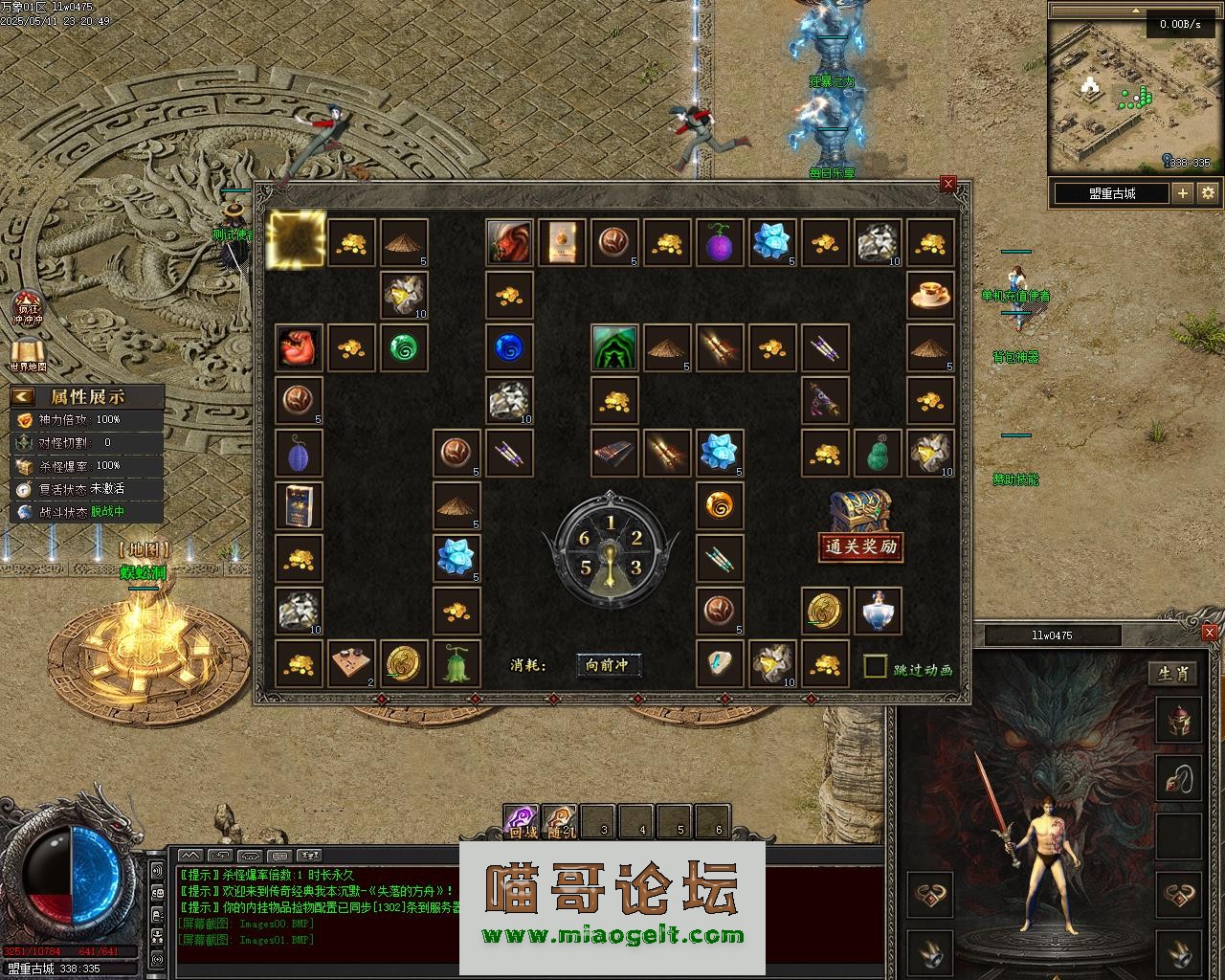
Task: Click the 向前冲 dash forward button
Action: pos(608,665)
